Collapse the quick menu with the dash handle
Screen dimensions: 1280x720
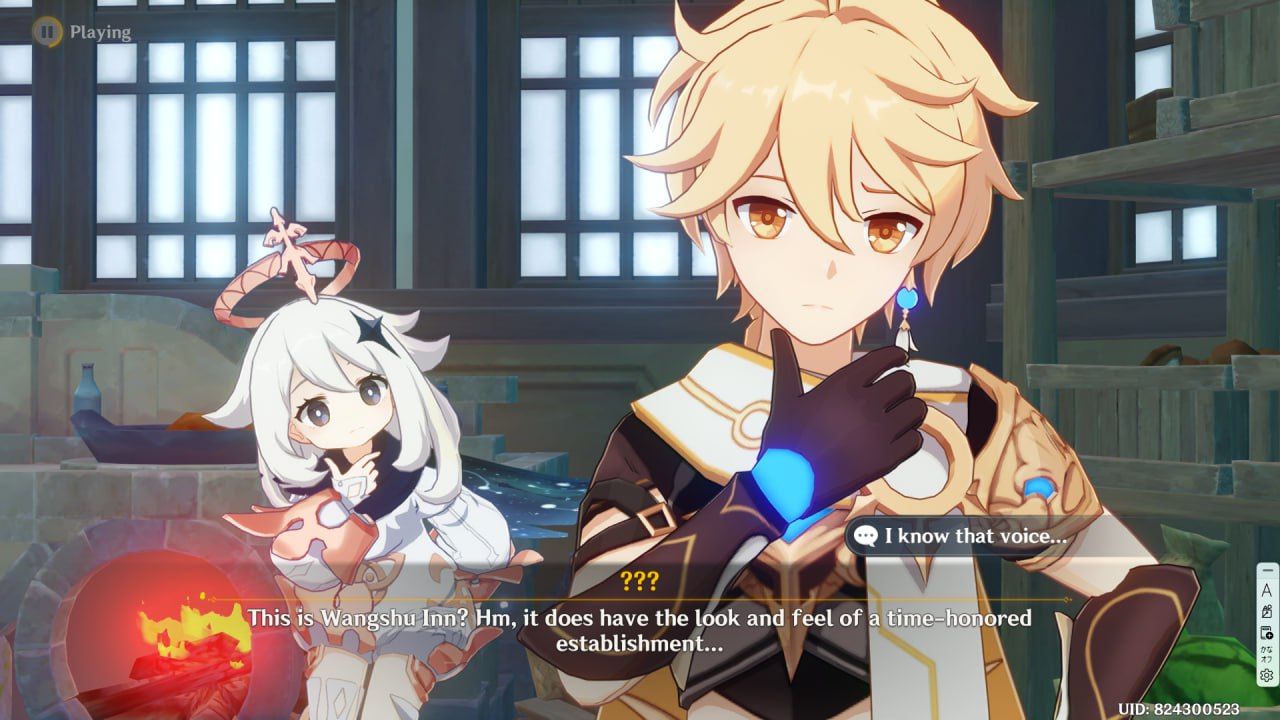1267,569
